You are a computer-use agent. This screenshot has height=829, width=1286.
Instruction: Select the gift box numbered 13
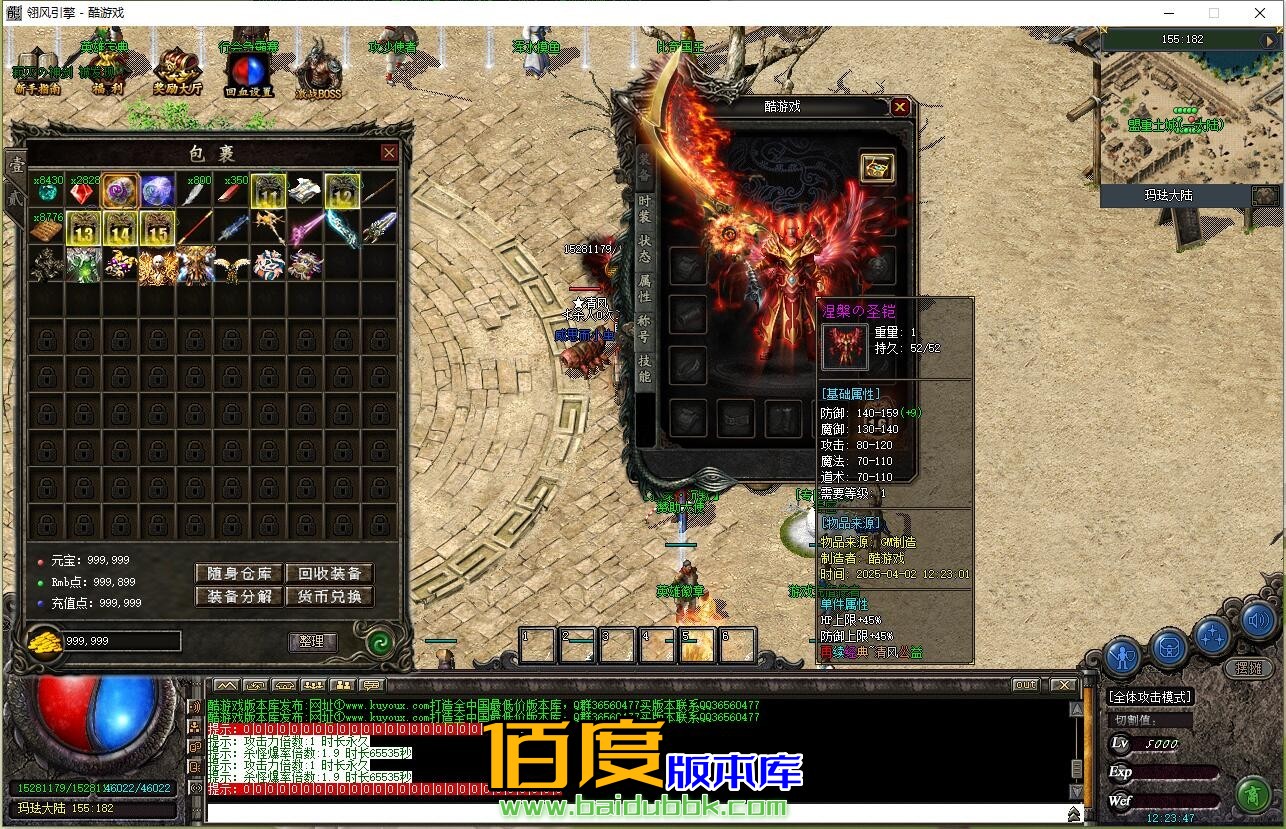(x=83, y=228)
